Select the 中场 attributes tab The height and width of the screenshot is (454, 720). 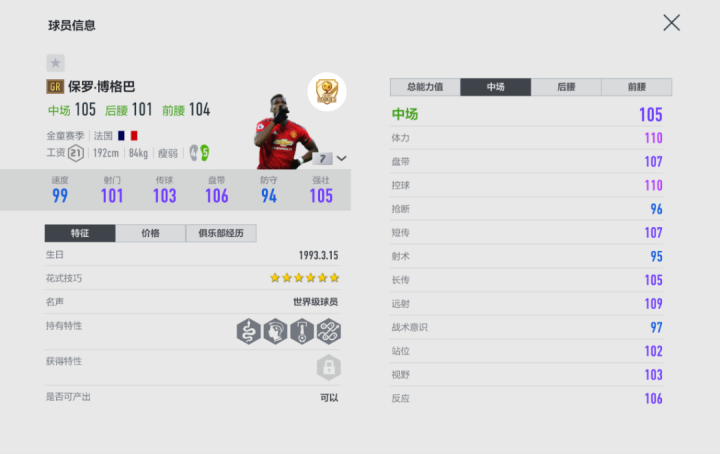point(496,87)
